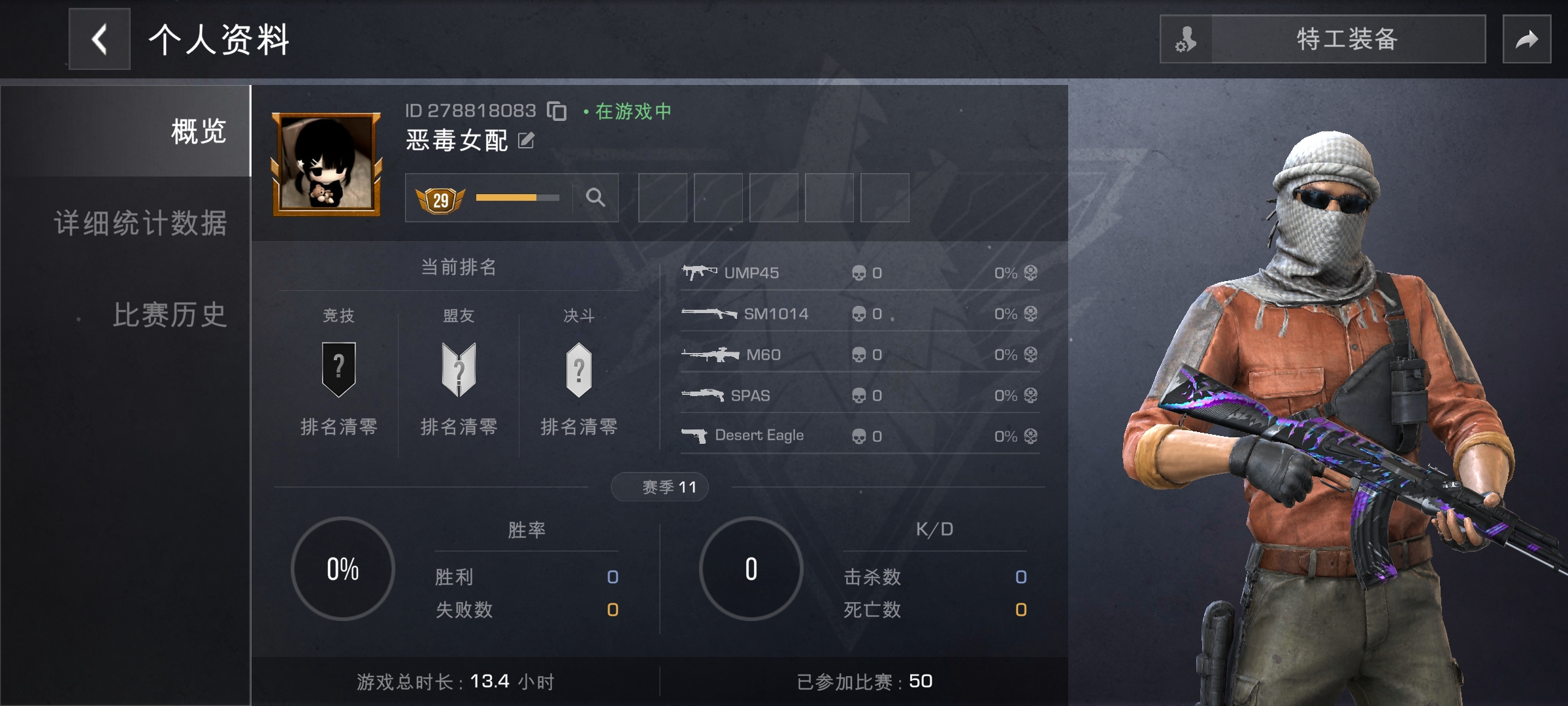Click the back arrow next to 个人资料

(x=99, y=38)
